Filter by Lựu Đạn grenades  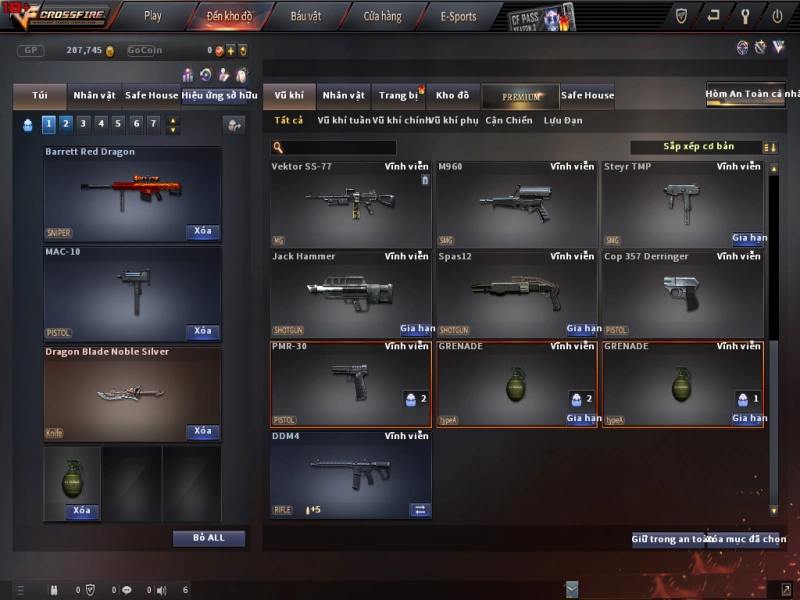point(563,121)
